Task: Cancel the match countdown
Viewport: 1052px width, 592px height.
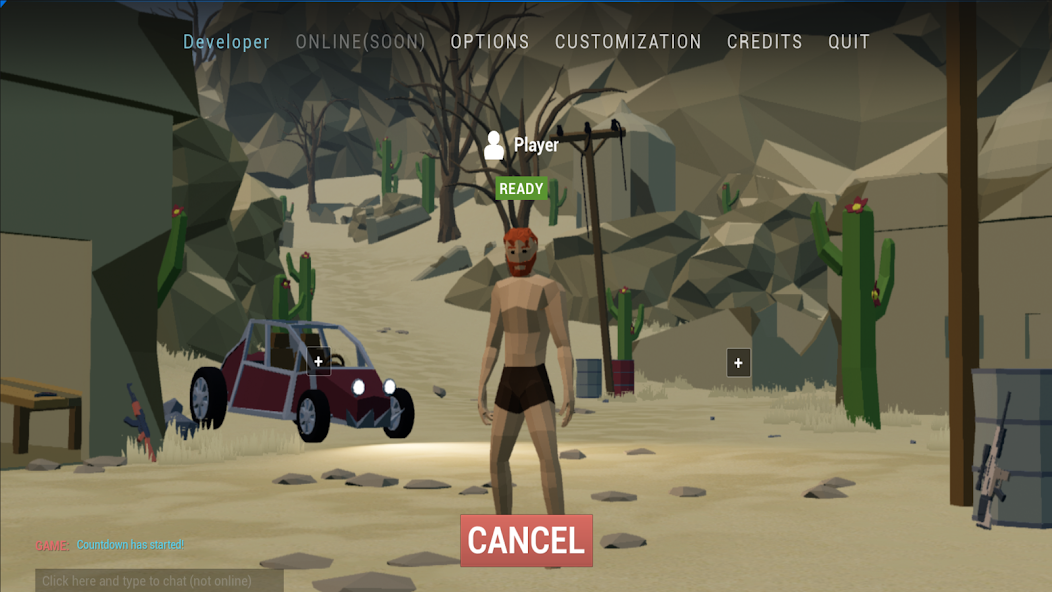Action: click(x=526, y=540)
